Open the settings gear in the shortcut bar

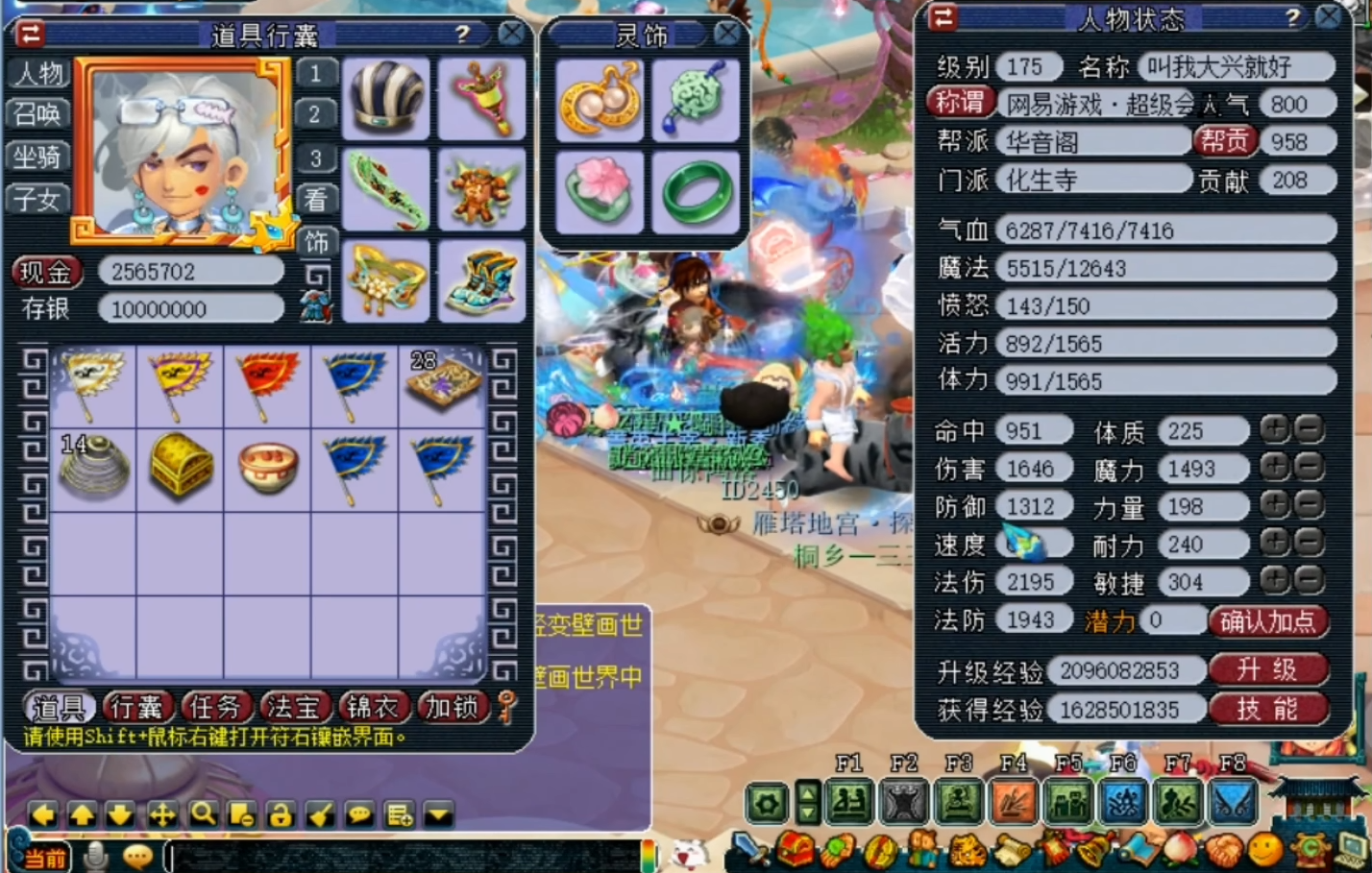tap(766, 803)
